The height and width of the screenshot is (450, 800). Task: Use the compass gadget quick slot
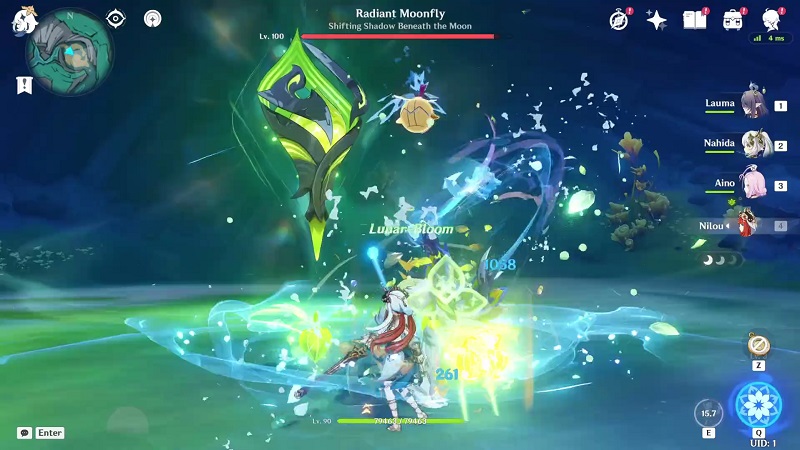(x=757, y=347)
